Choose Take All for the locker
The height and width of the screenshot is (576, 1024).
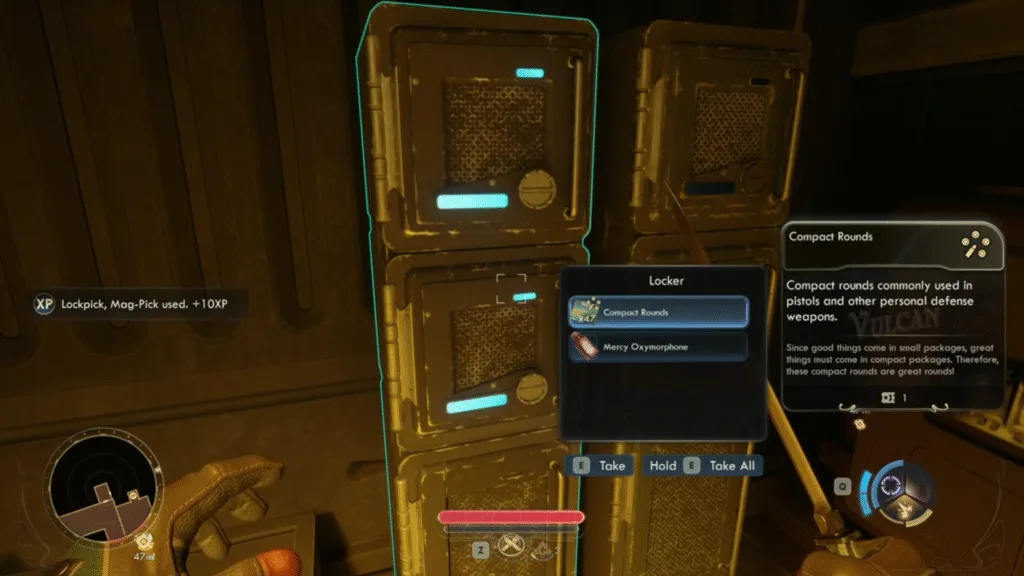coord(703,465)
